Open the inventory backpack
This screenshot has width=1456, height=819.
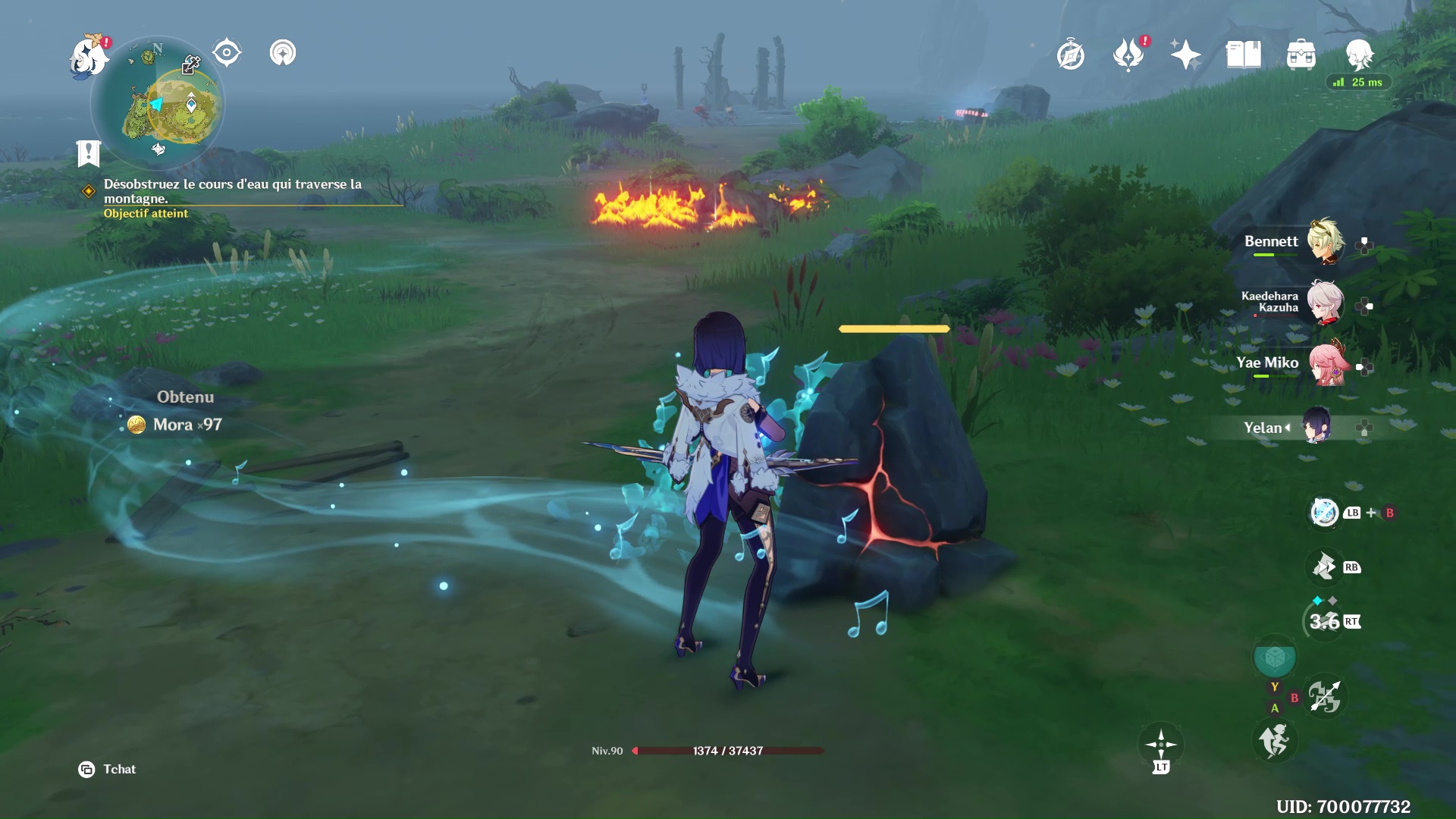(1301, 55)
